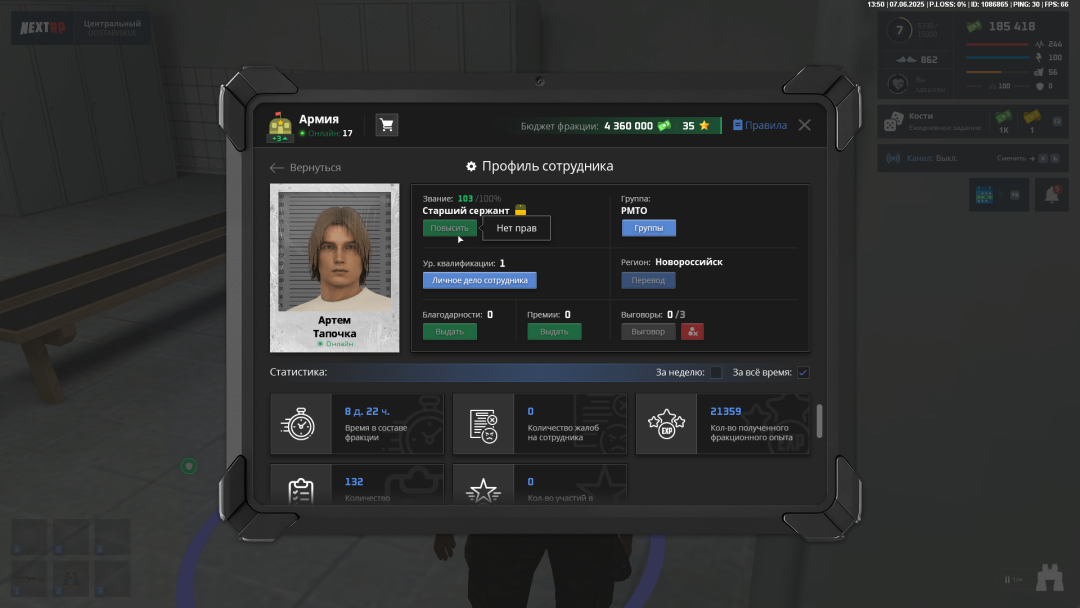Toggle the За неделю checkbox
This screenshot has width=1080, height=608.
coord(716,373)
